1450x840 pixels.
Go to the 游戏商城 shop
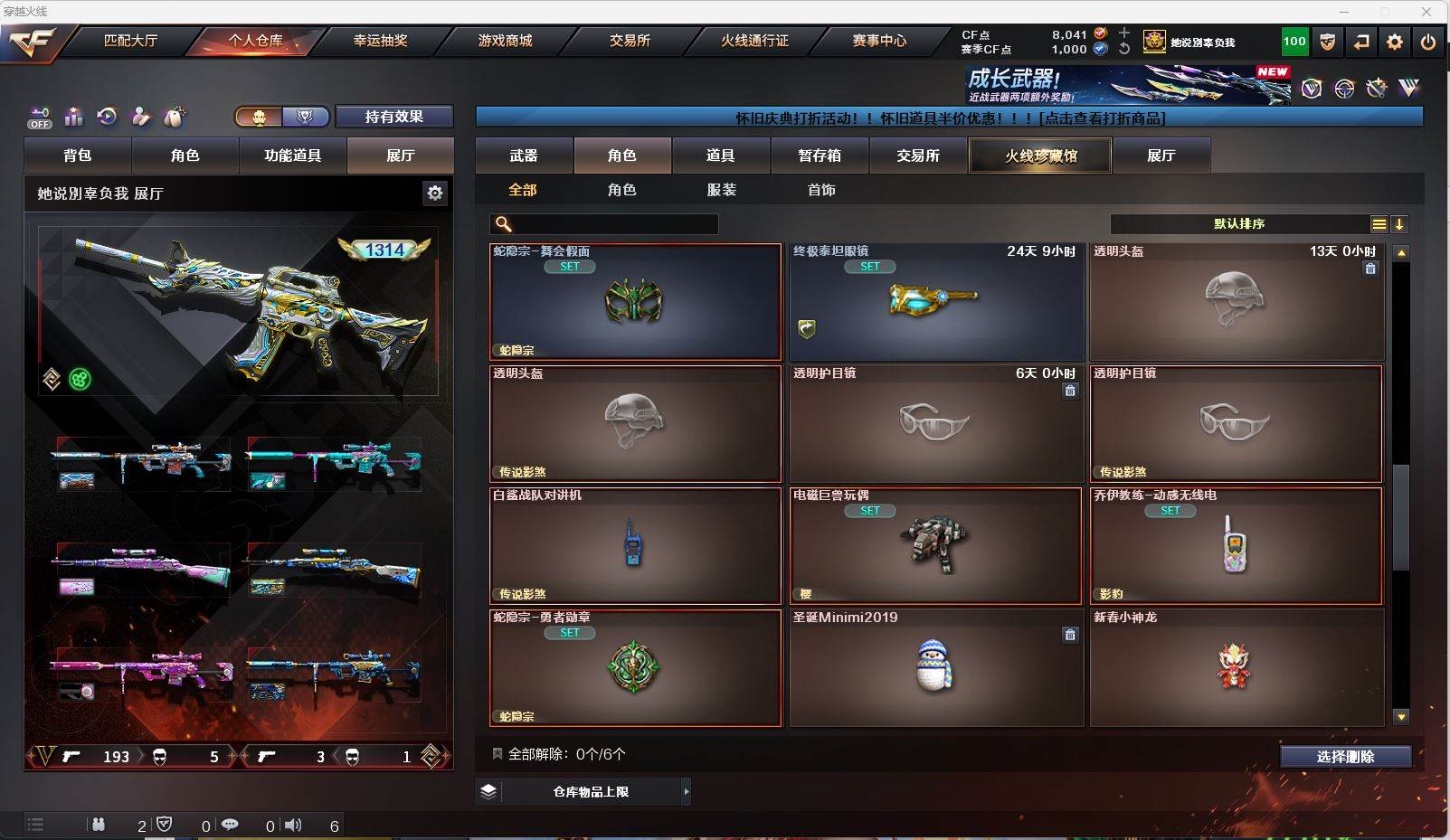(x=505, y=41)
